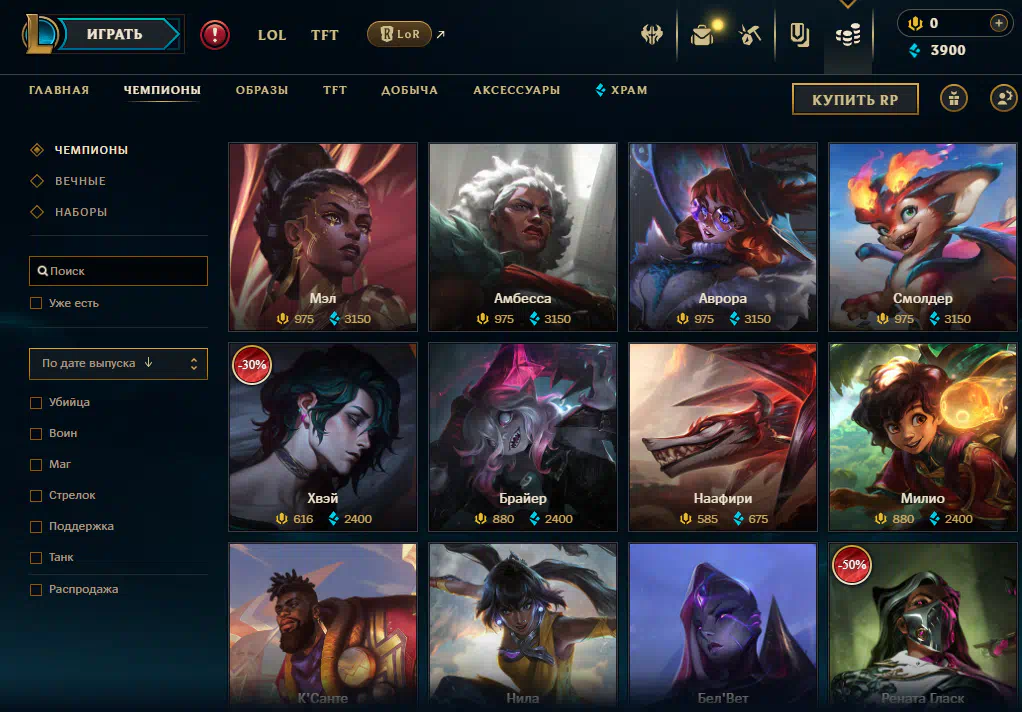Go to the АКСЕССУАРЫ tab
1022x712 pixels.
click(516, 90)
